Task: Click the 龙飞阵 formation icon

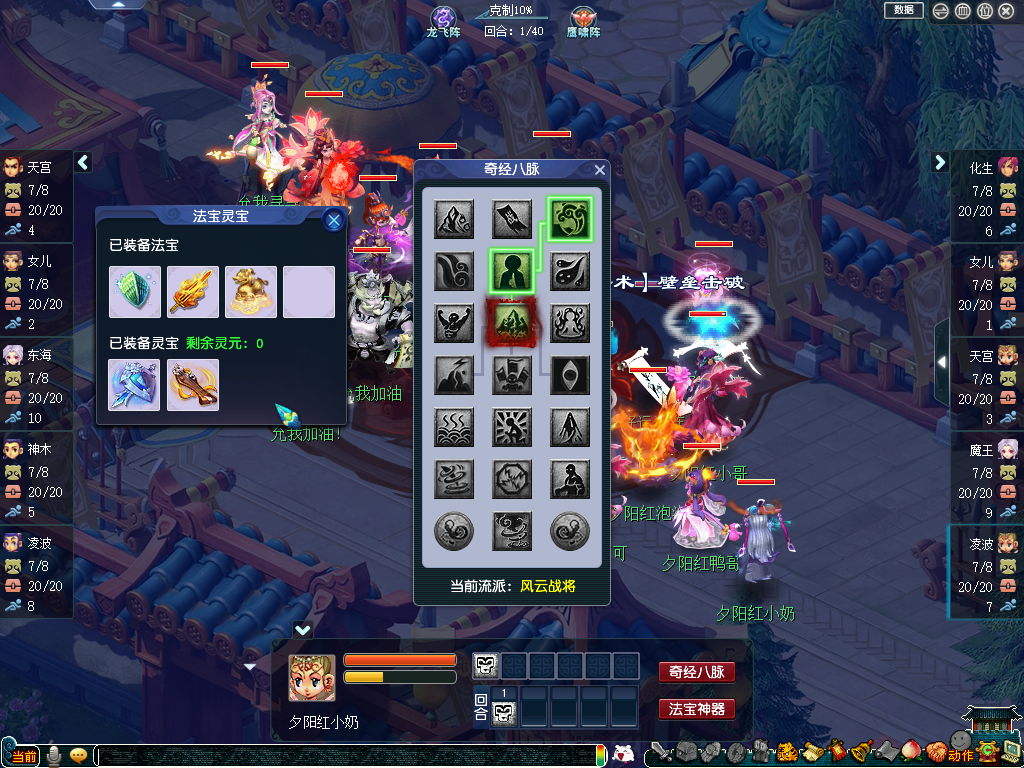Action: point(443,18)
